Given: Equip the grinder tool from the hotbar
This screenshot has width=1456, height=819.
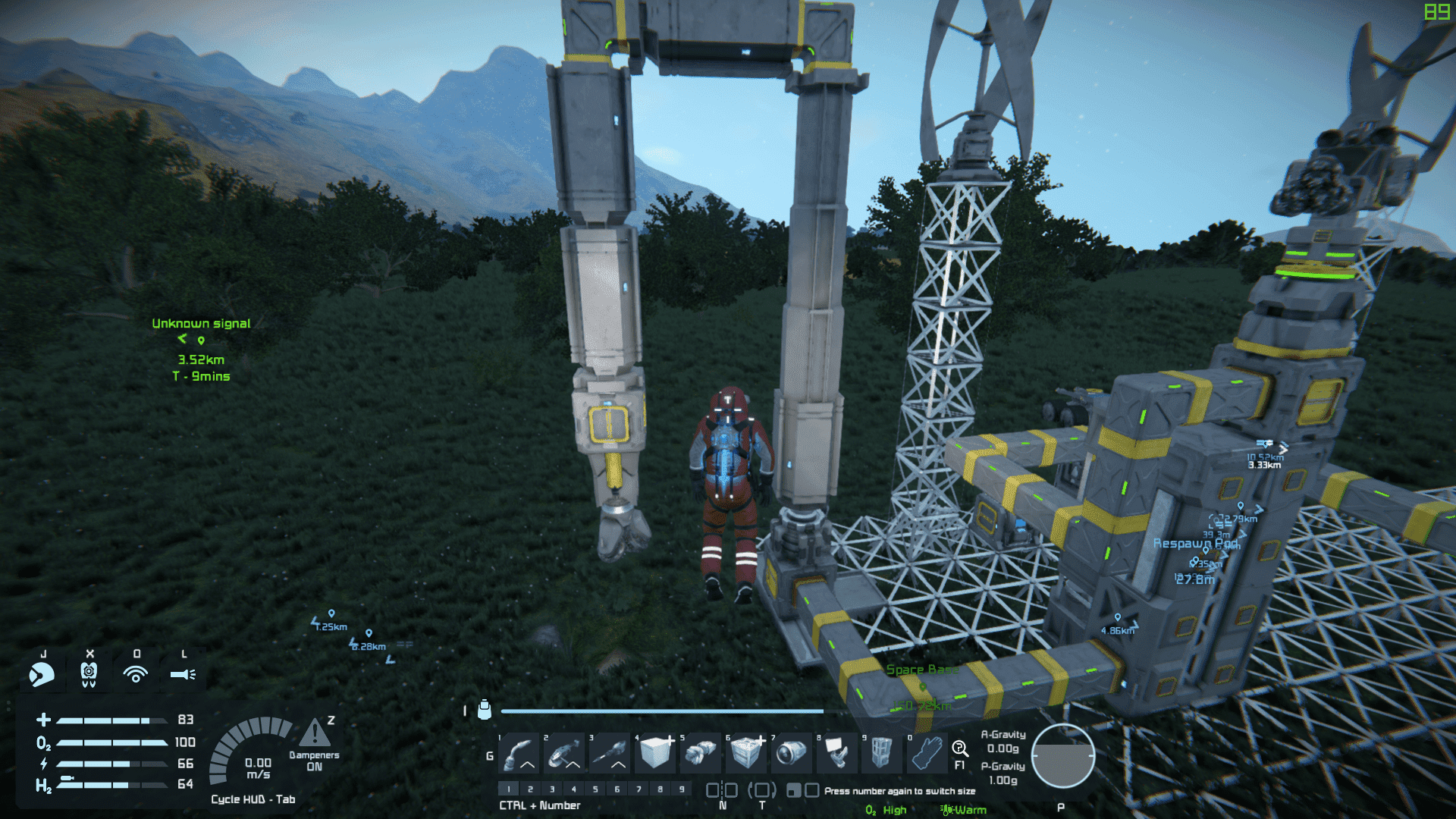Looking at the screenshot, I should pyautogui.click(x=564, y=753).
